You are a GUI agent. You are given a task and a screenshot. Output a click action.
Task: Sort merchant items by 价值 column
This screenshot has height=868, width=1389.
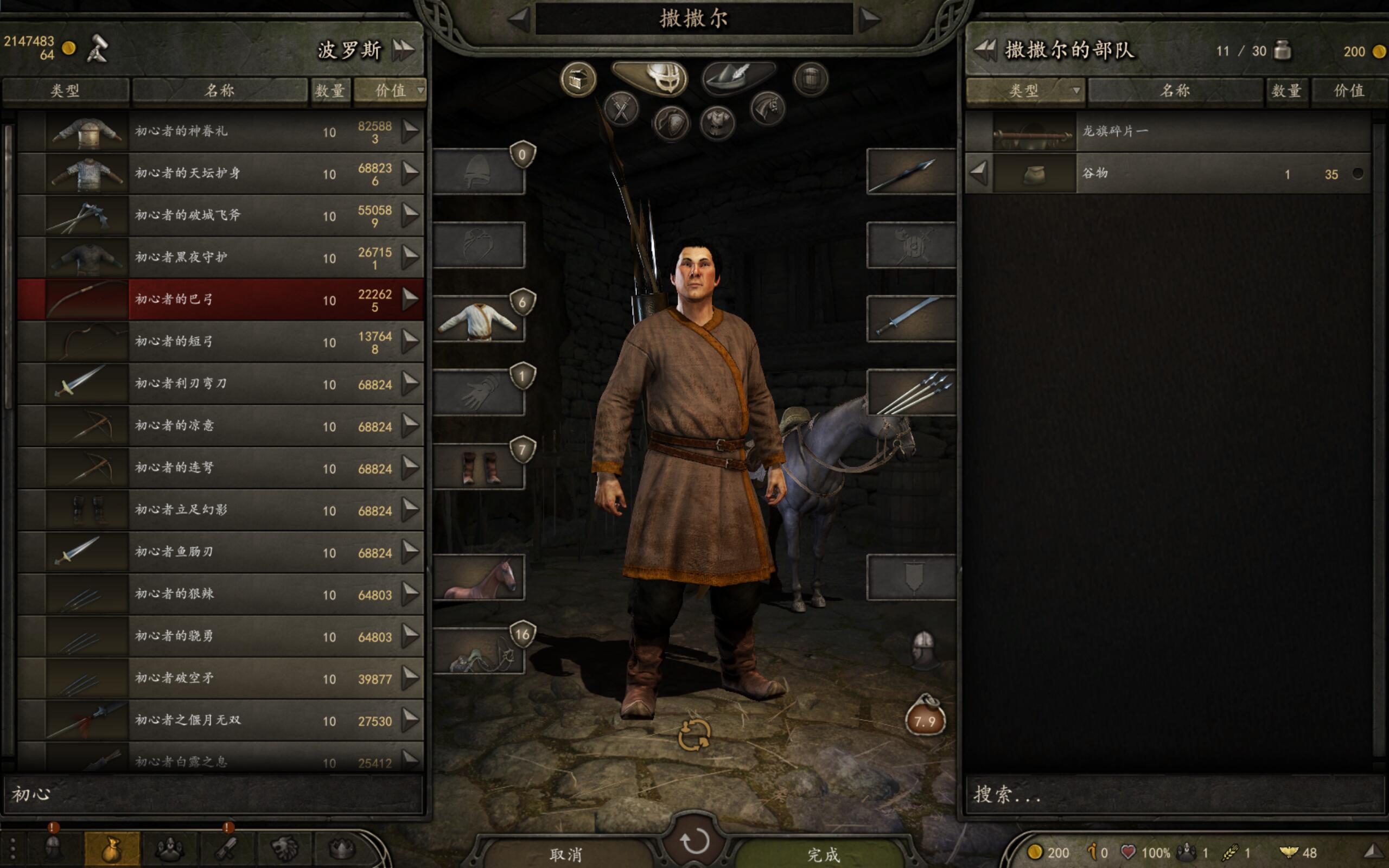pyautogui.click(x=390, y=91)
